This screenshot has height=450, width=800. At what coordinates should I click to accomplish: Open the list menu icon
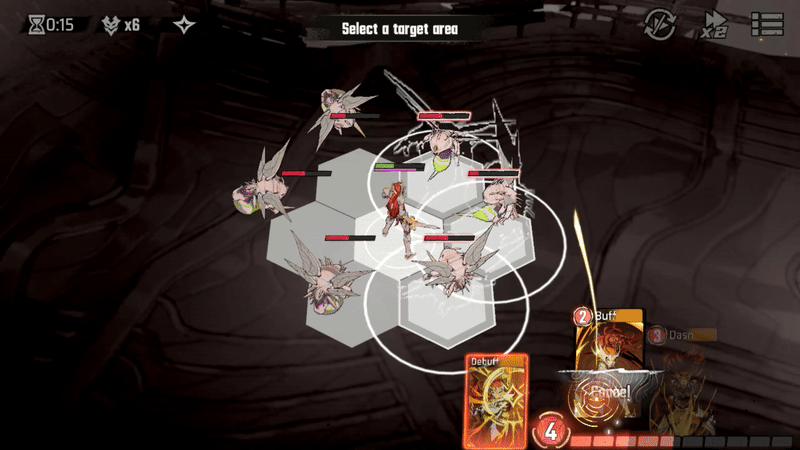pyautogui.click(x=767, y=24)
